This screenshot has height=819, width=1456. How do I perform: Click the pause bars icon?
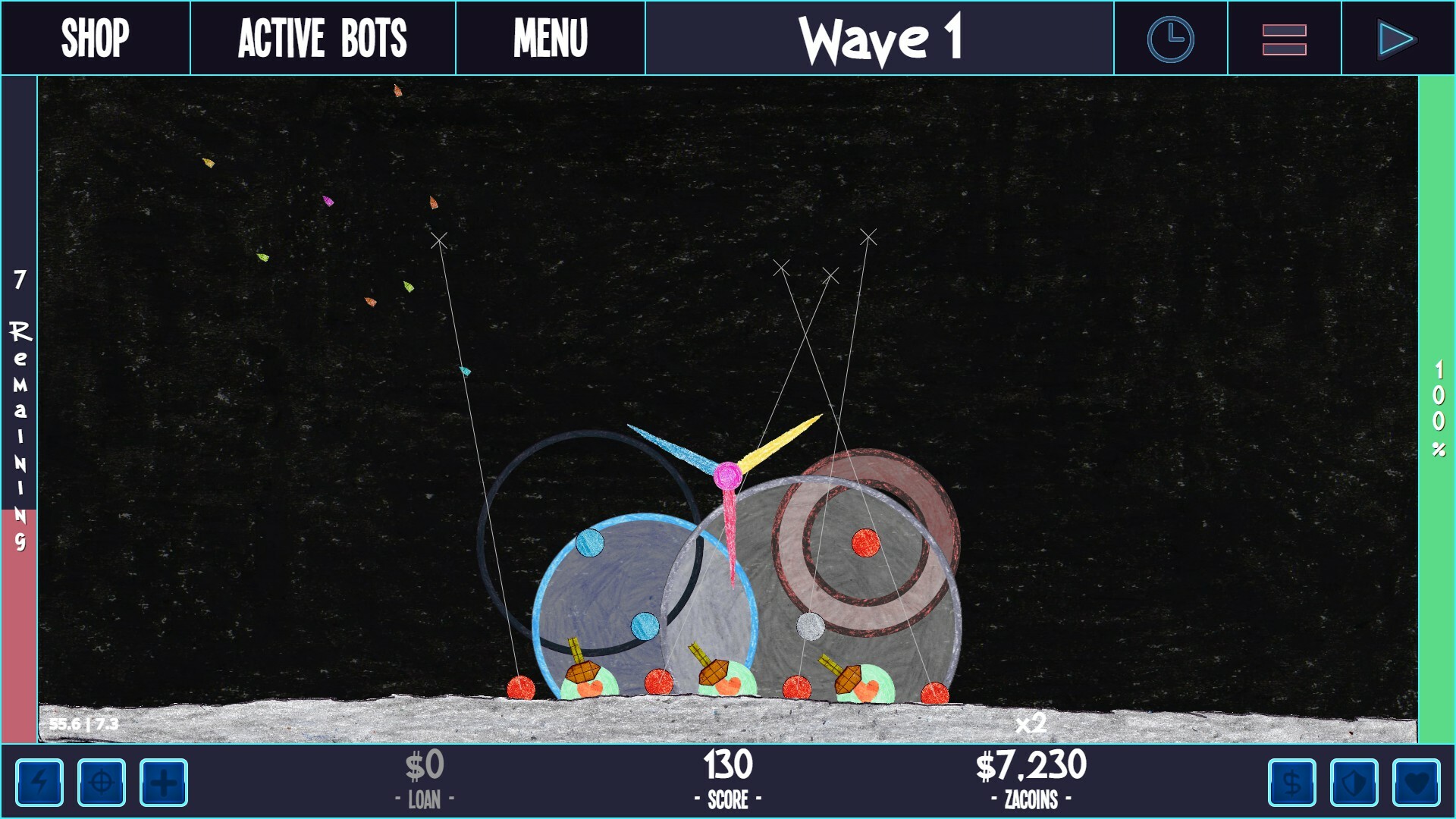point(1285,36)
